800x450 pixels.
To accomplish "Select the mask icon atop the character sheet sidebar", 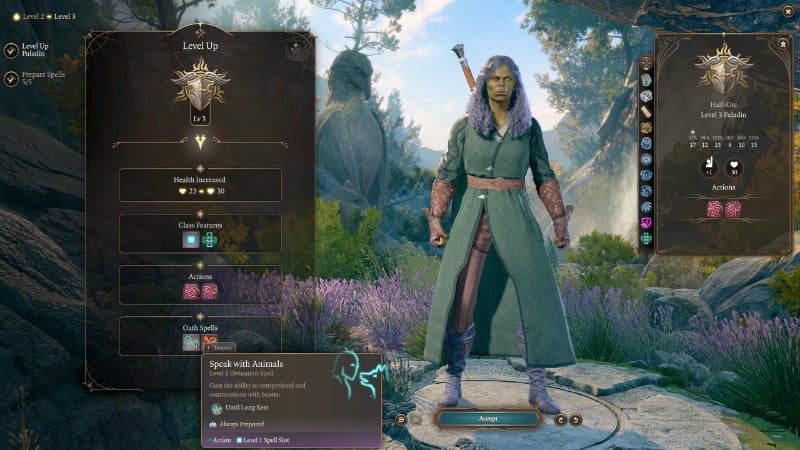I will [646, 65].
